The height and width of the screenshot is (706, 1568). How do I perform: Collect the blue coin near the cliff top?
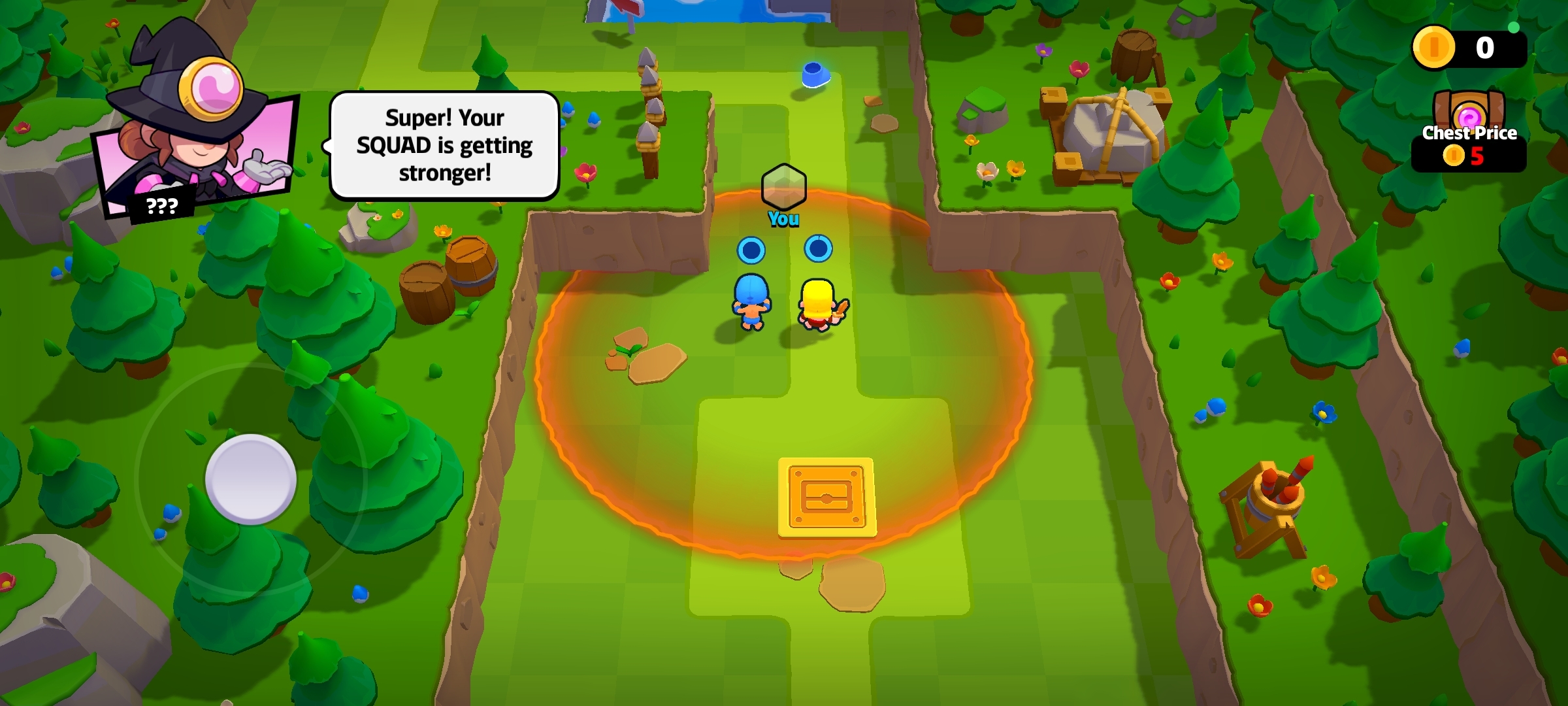coord(815,76)
